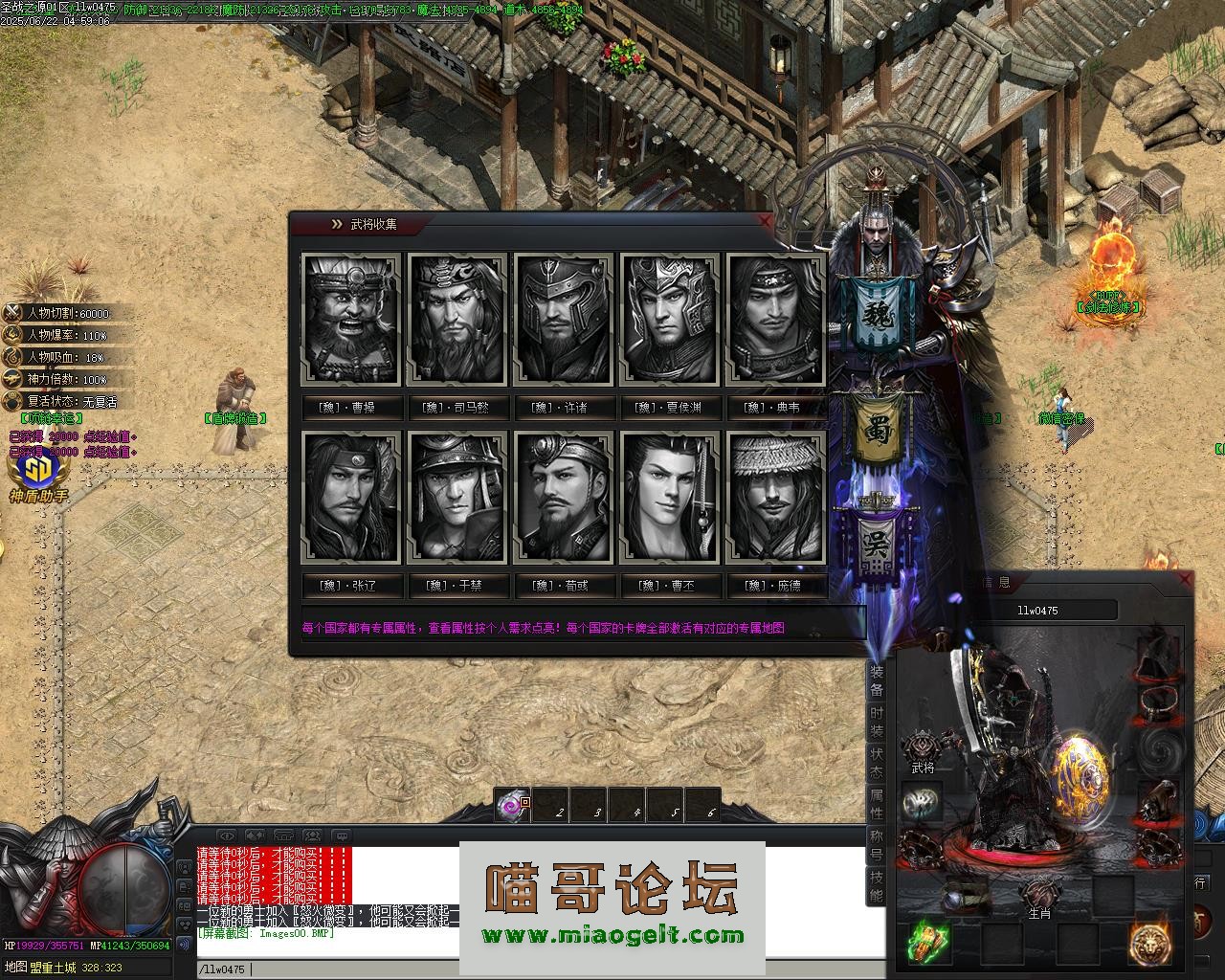Viewport: 1225px width, 980px height.
Task: Click the [魏]·司马懿 name button
Action: 457,408
